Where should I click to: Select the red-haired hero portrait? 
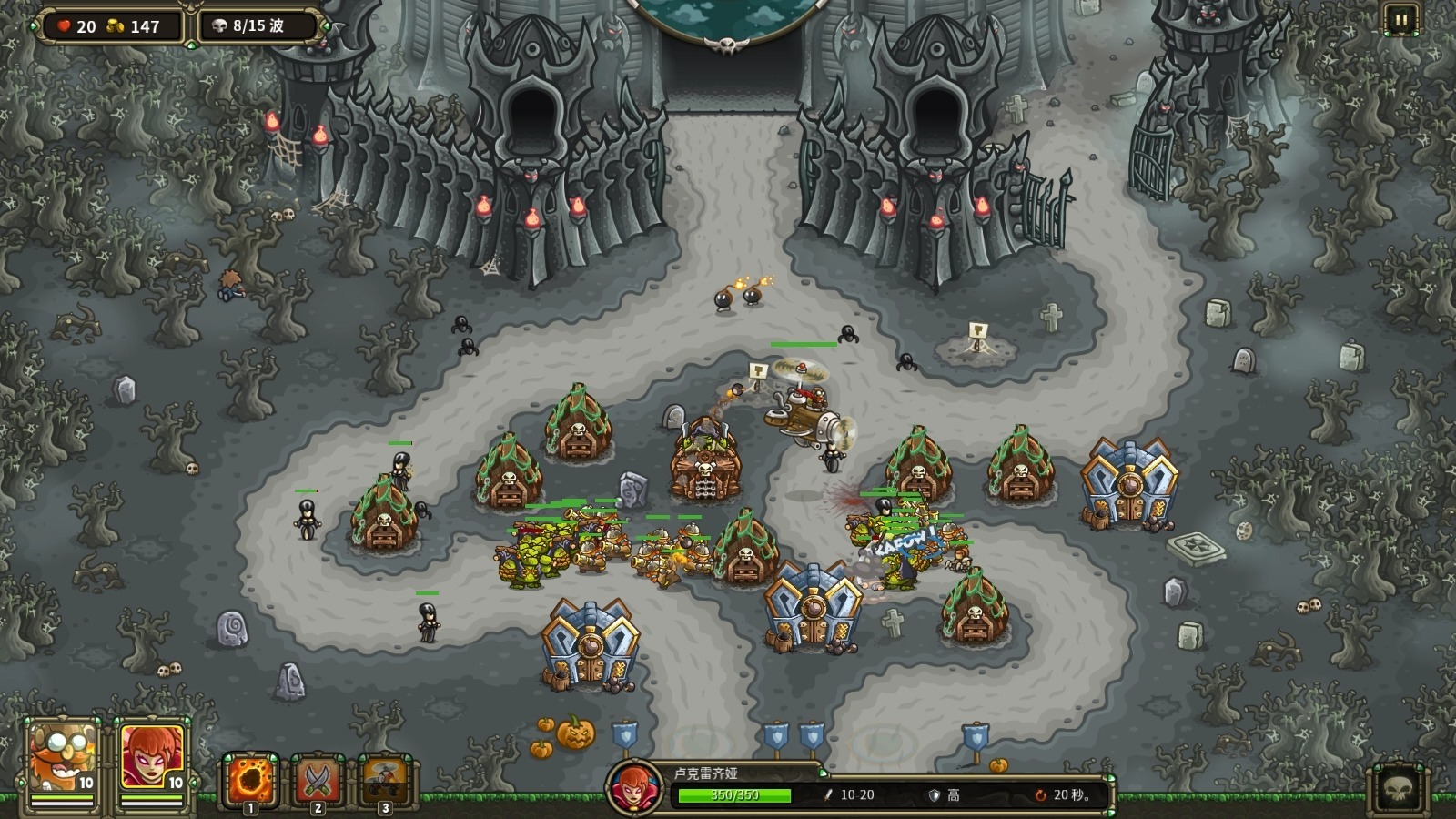(x=152, y=758)
